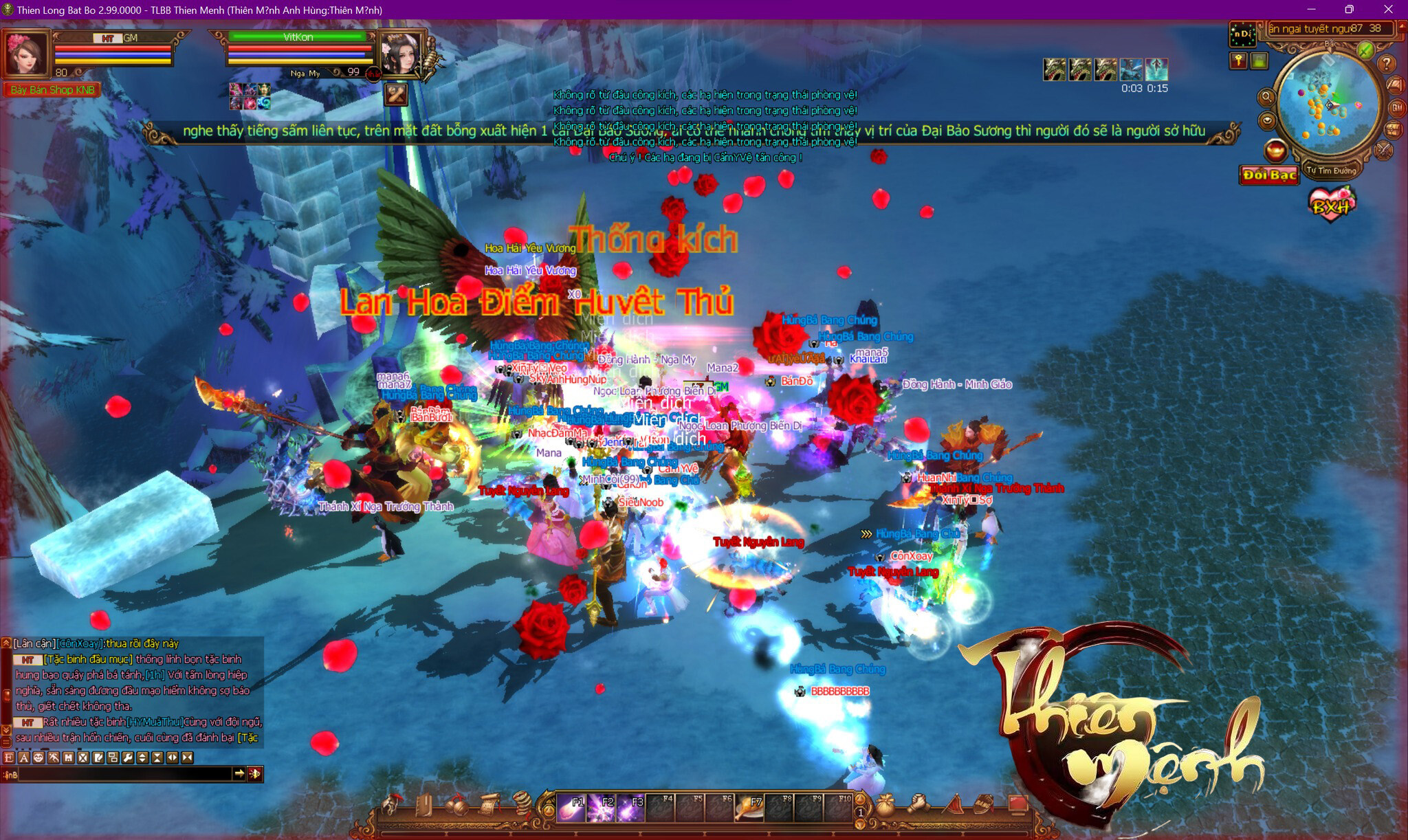
Task: Open the BXH heart ranking button
Action: pyautogui.click(x=1331, y=206)
